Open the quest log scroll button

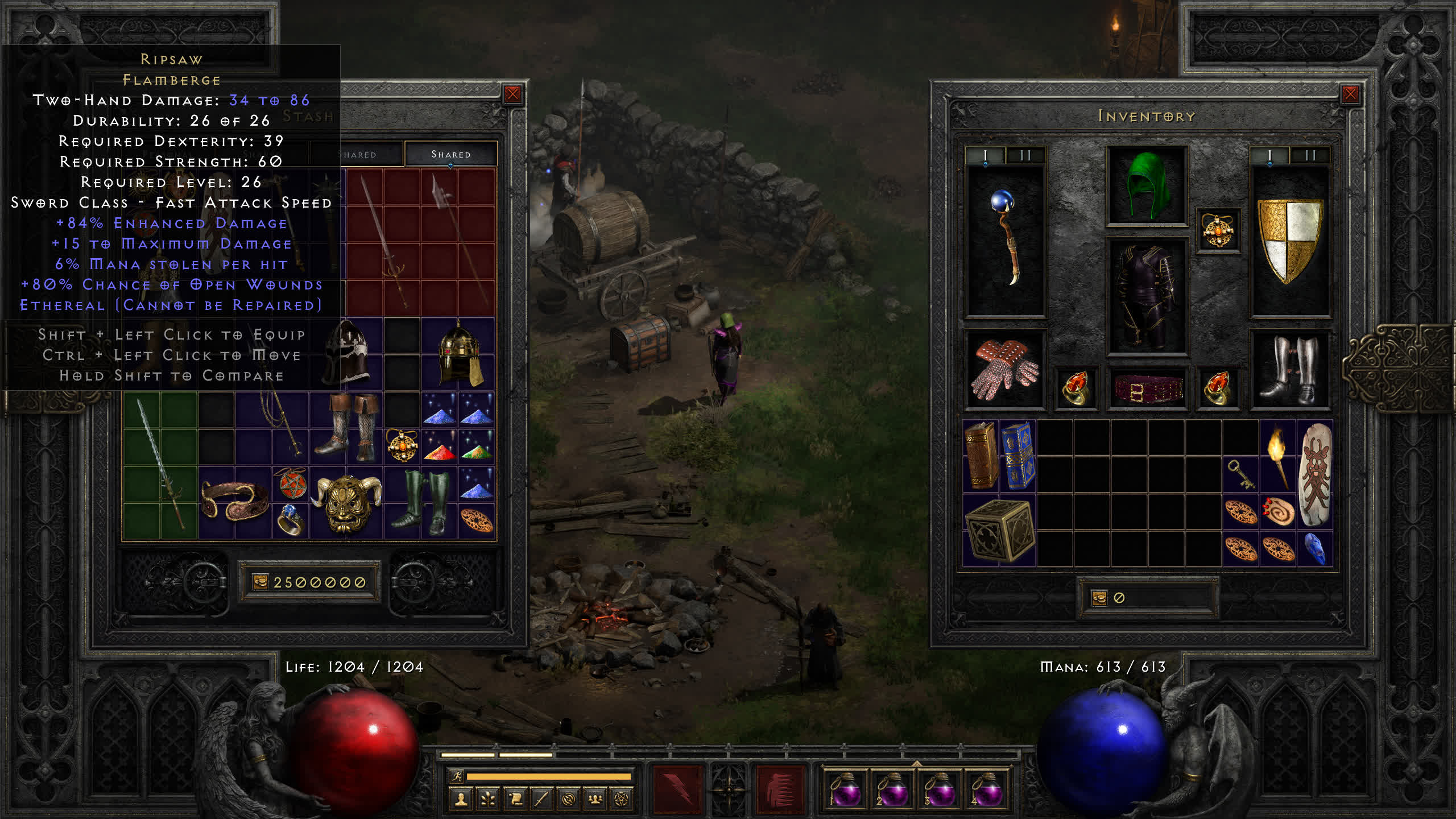coord(515,800)
